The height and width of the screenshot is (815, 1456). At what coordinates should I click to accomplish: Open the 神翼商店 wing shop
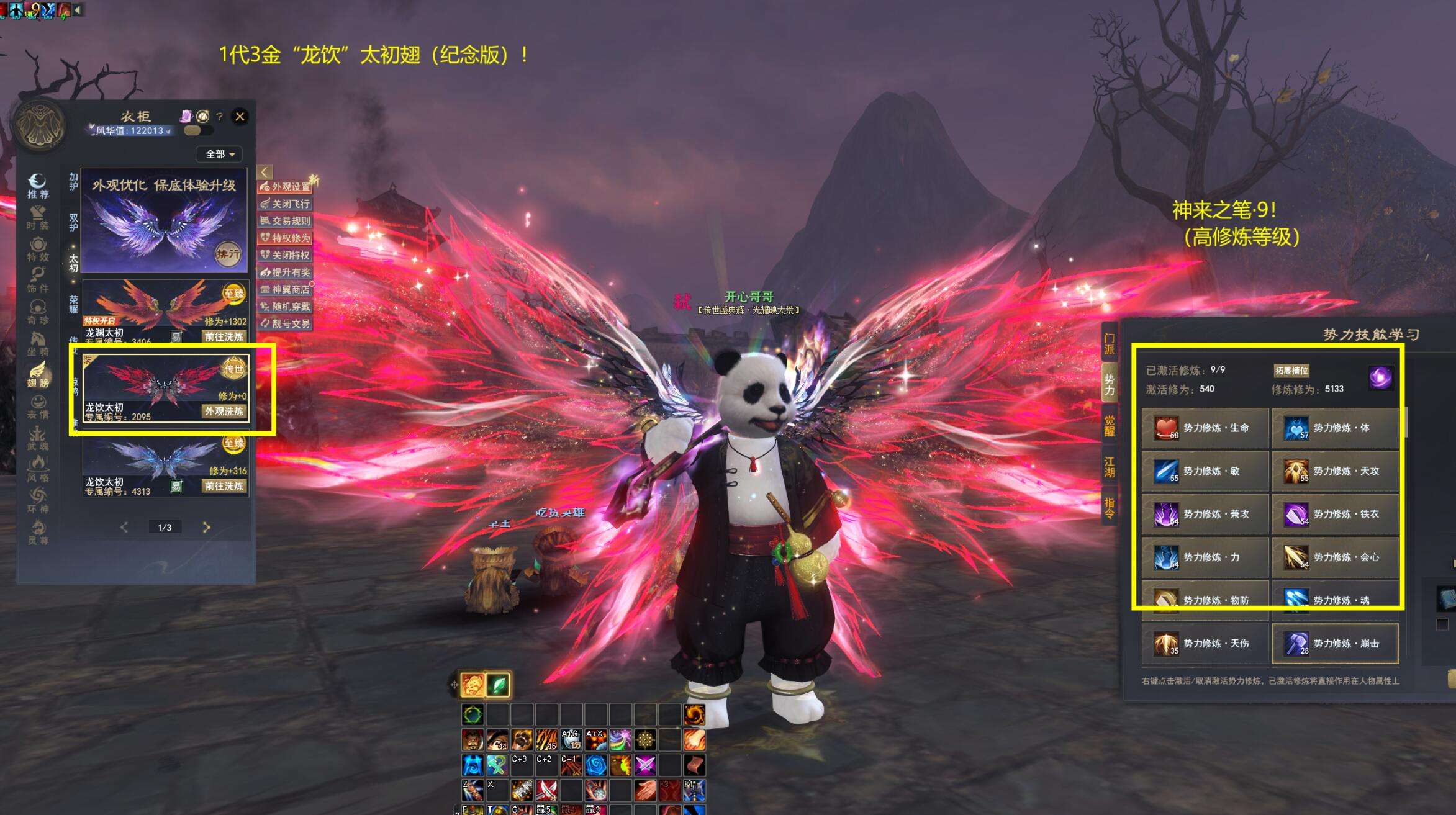286,289
